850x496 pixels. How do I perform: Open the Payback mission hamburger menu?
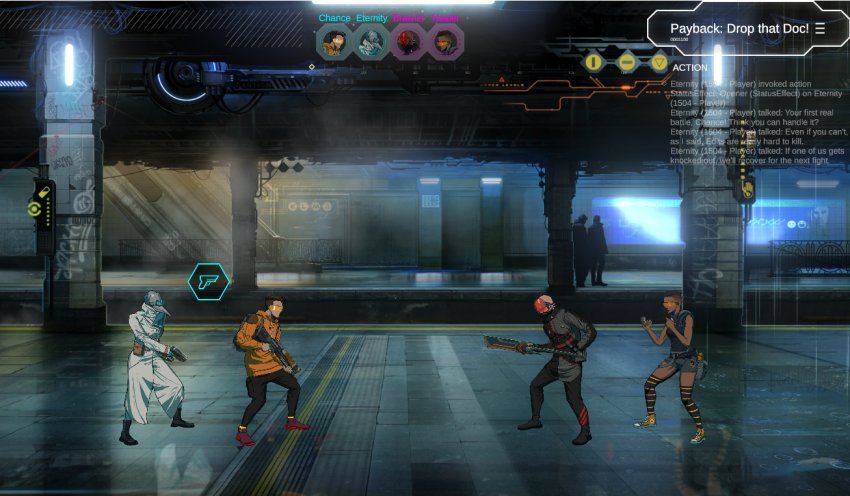[x=820, y=28]
